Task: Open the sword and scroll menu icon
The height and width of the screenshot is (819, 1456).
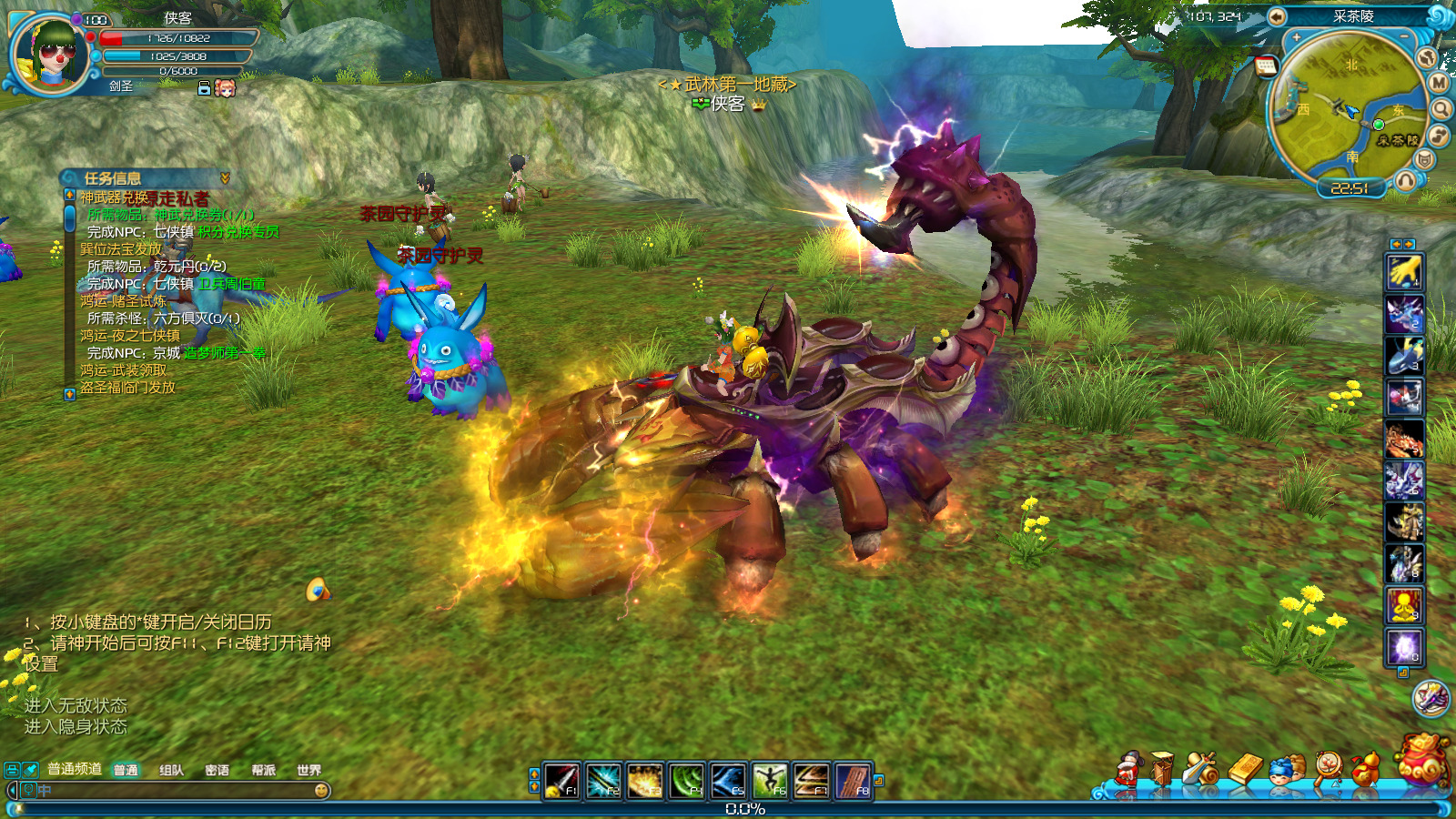Action: [x=1201, y=770]
